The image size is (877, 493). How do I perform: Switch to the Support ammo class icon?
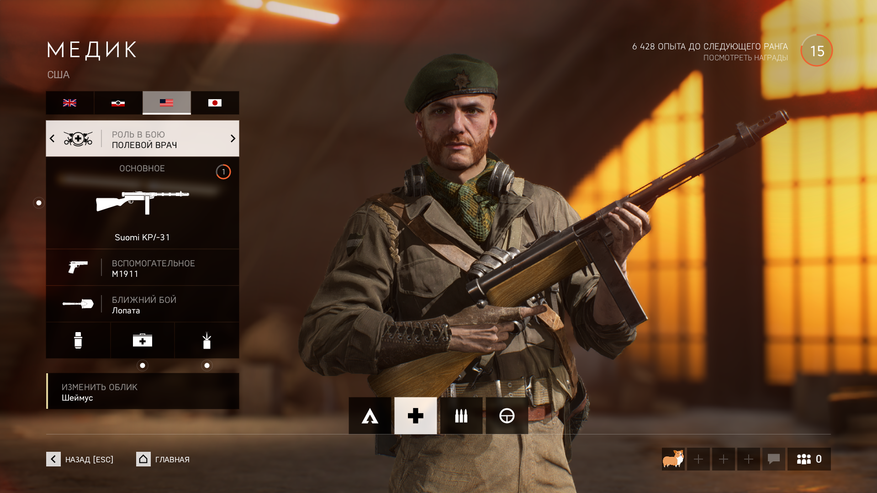[461, 415]
